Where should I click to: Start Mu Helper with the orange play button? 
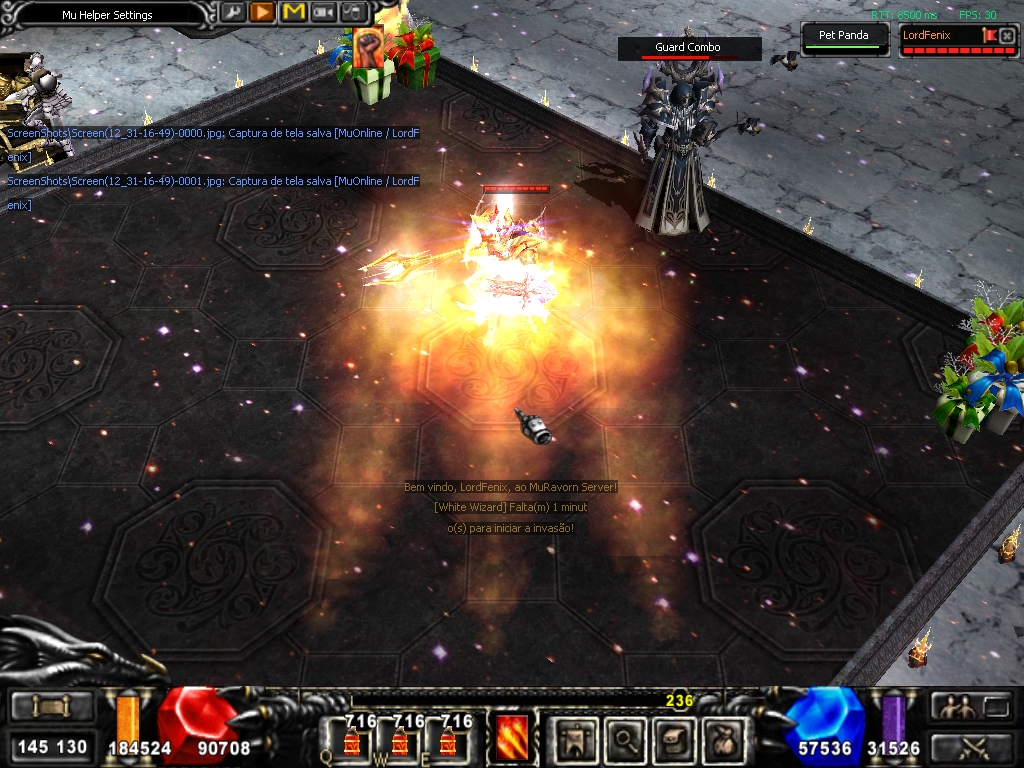click(262, 12)
